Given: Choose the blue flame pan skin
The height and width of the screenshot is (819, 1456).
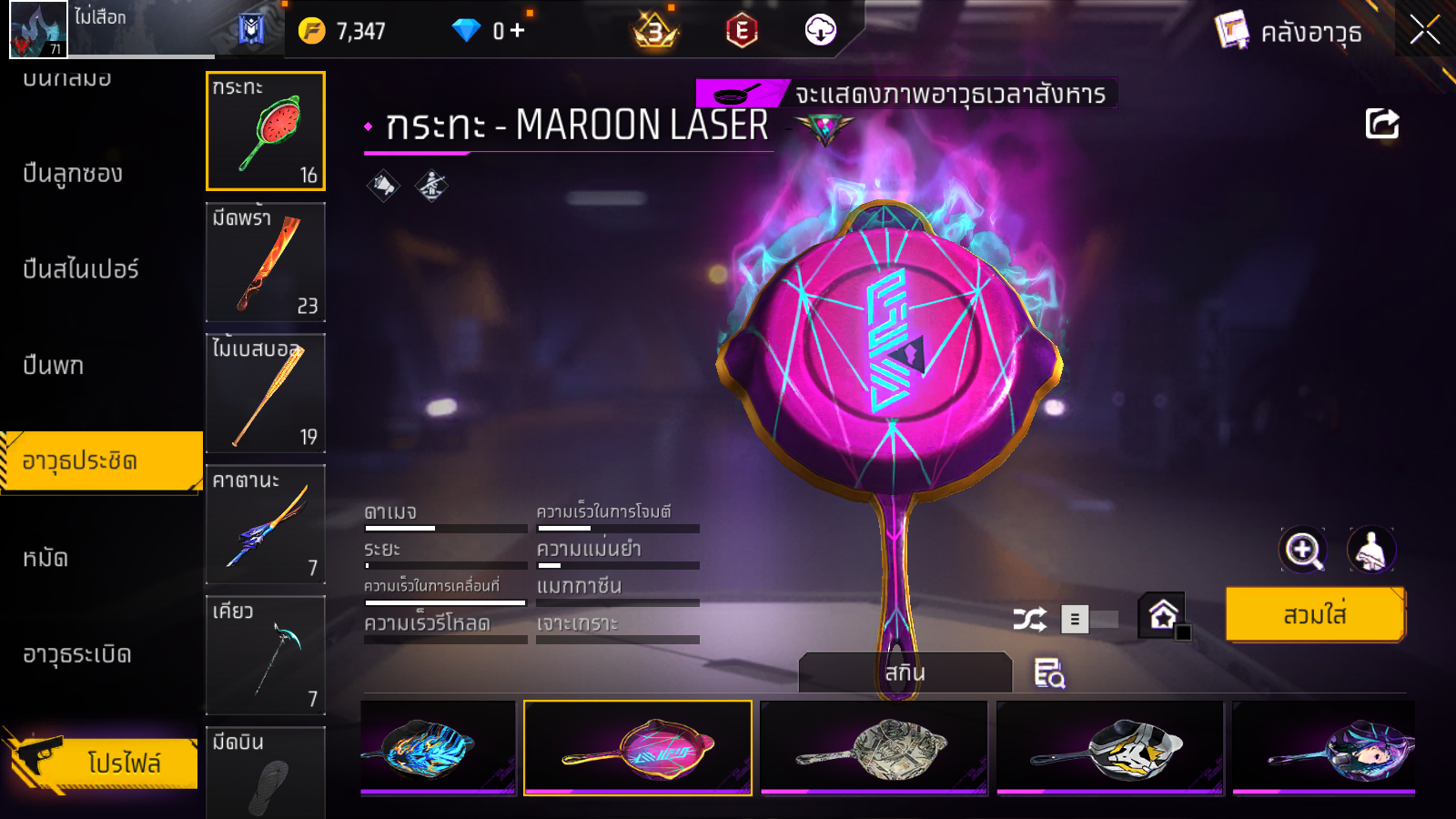Looking at the screenshot, I should (x=439, y=748).
